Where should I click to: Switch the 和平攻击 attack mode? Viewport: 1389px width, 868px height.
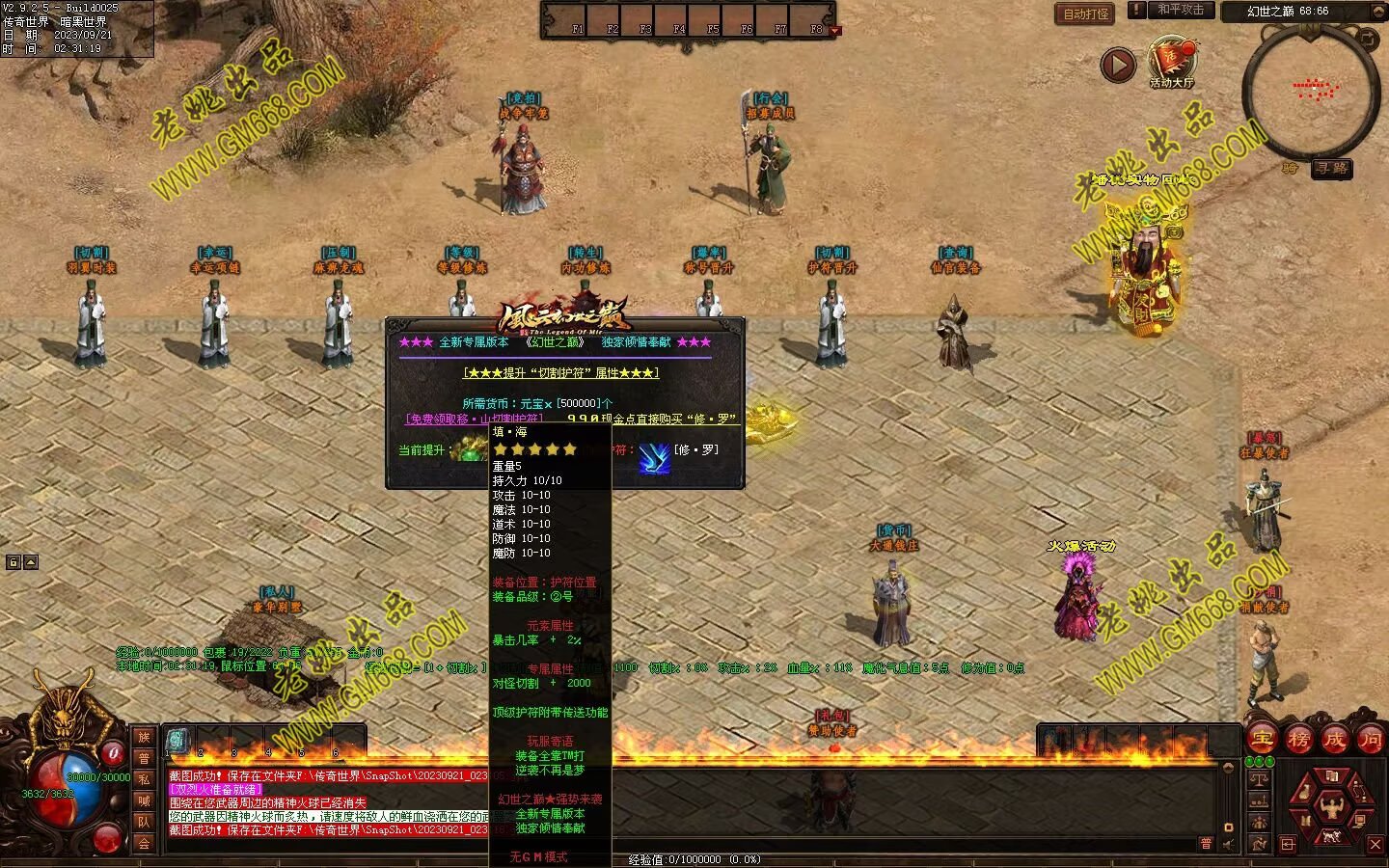(x=1181, y=10)
